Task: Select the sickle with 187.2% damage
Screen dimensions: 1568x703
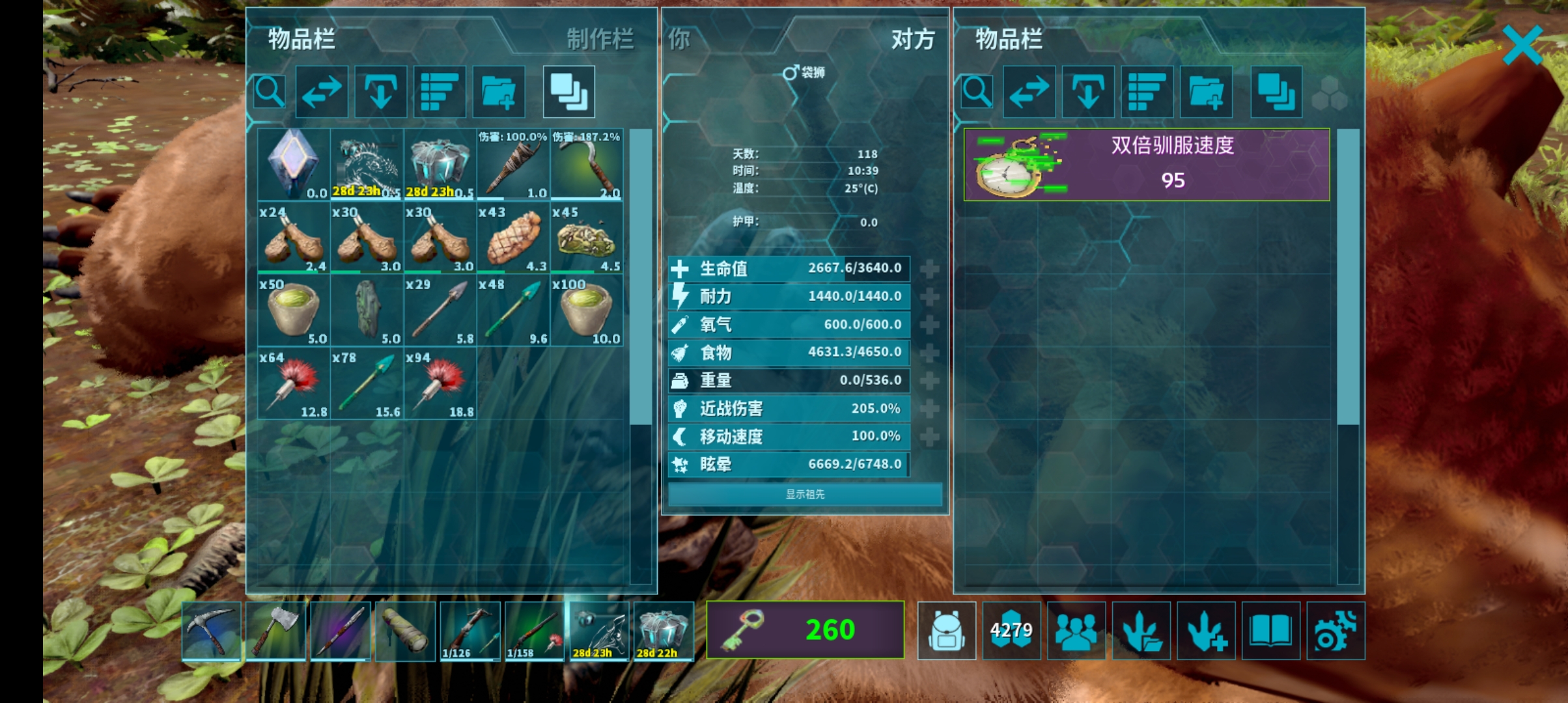Action: coord(587,165)
